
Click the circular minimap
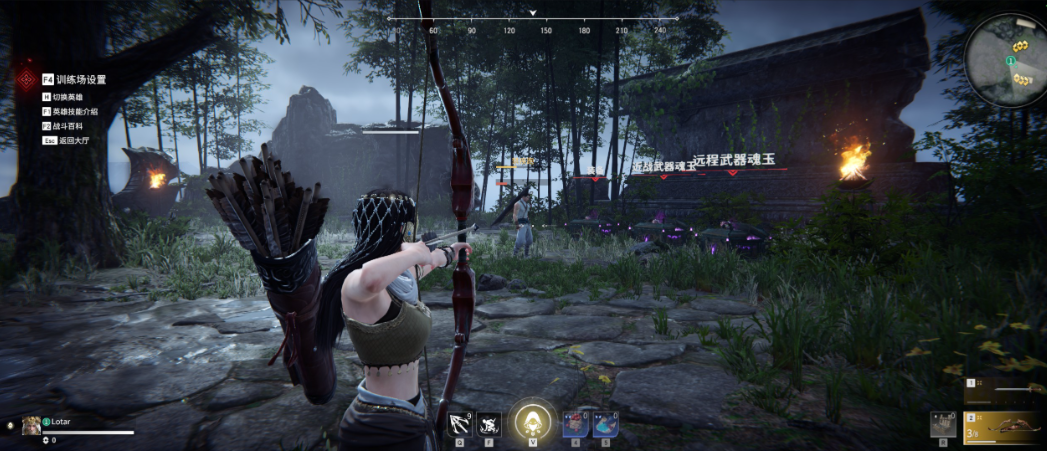click(x=1007, y=59)
